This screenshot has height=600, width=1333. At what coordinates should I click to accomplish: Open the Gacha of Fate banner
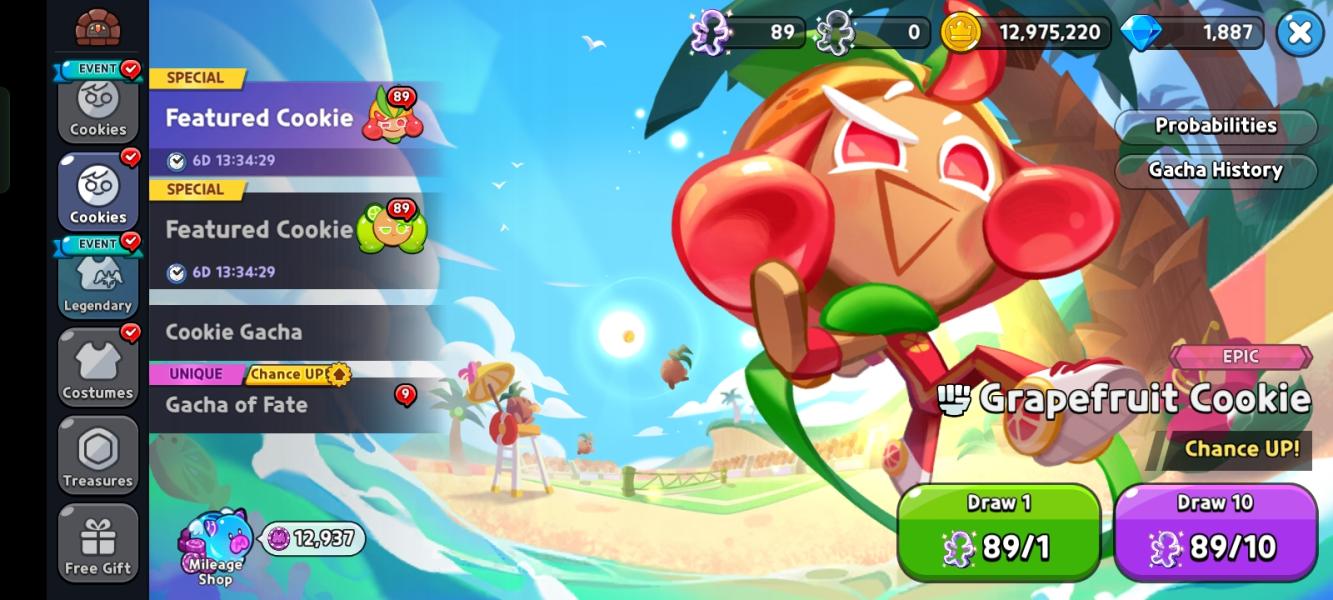tap(295, 404)
